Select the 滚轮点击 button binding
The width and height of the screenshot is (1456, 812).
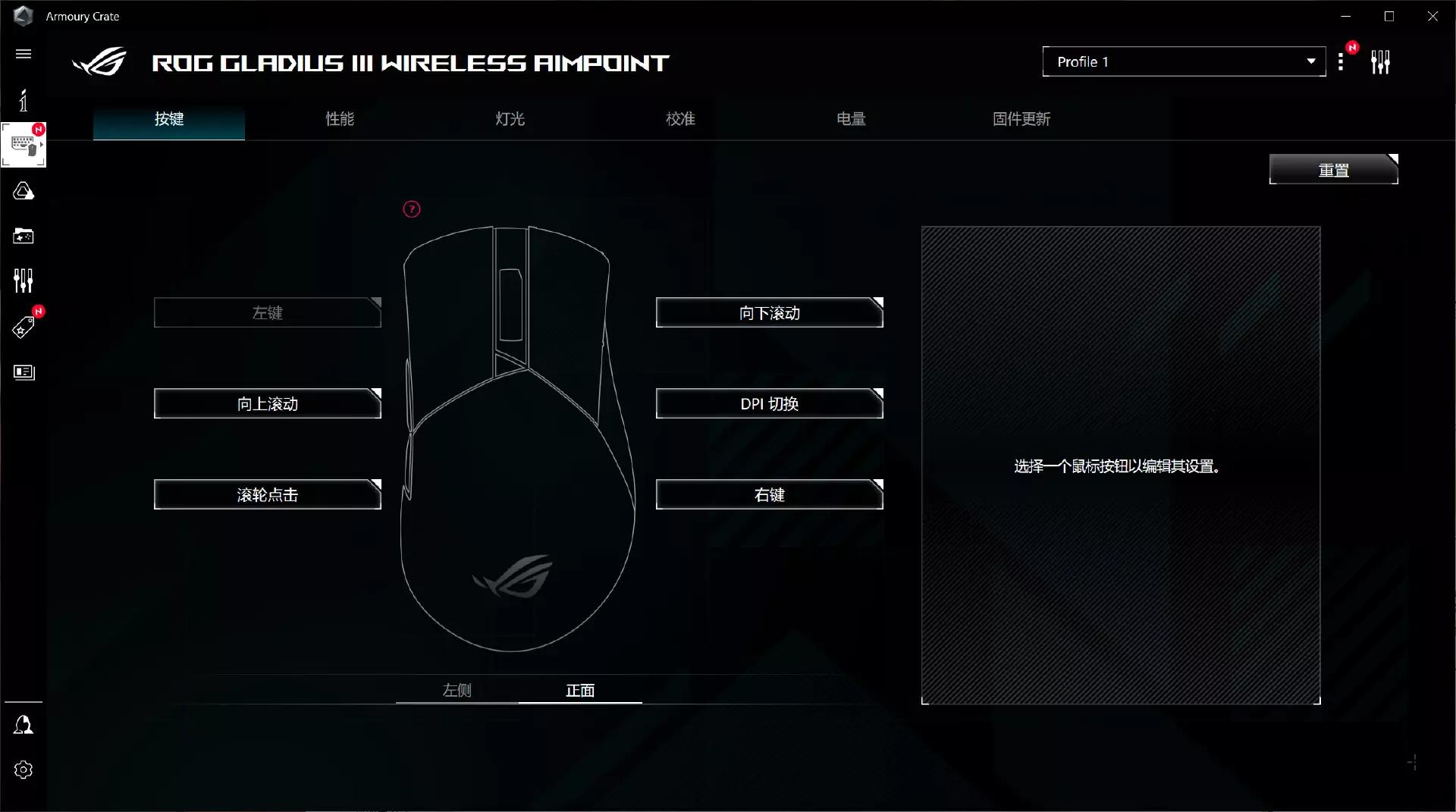[x=267, y=494]
